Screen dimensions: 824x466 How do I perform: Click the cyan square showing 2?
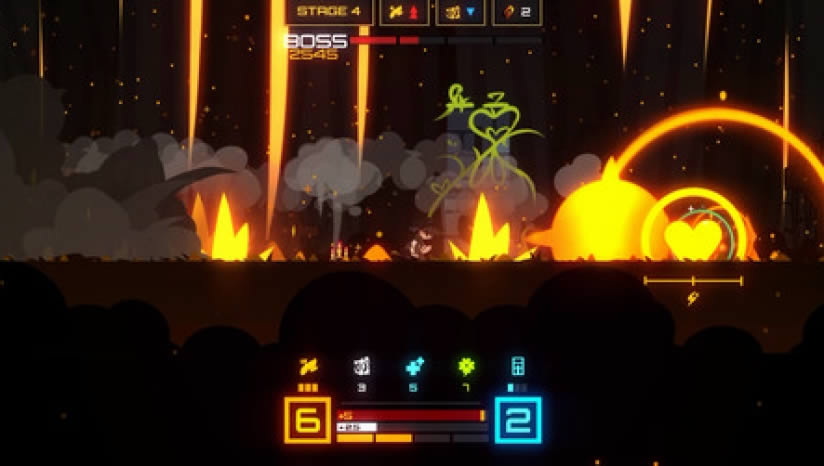tap(517, 420)
